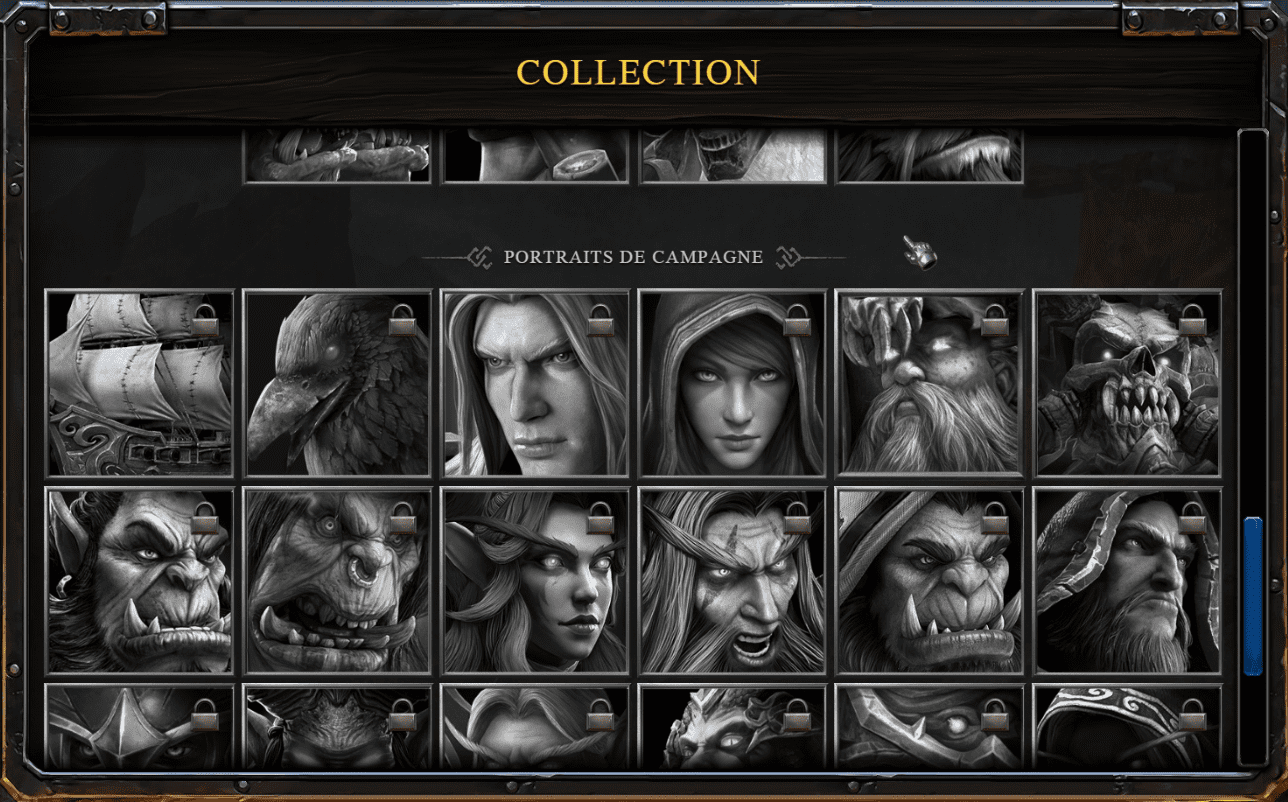The image size is (1288, 802).
Task: Select the hooded bearded man in profile
Action: click(x=1127, y=580)
